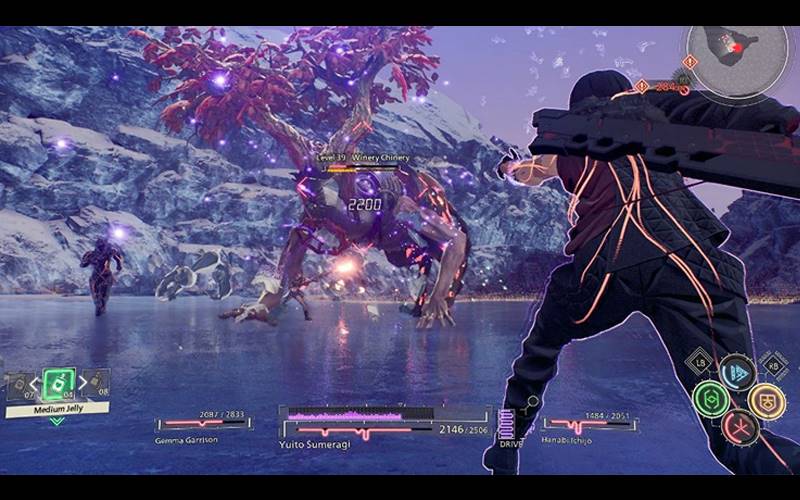
Task: Activate the red cross SAS ability
Action: pyautogui.click(x=739, y=427)
